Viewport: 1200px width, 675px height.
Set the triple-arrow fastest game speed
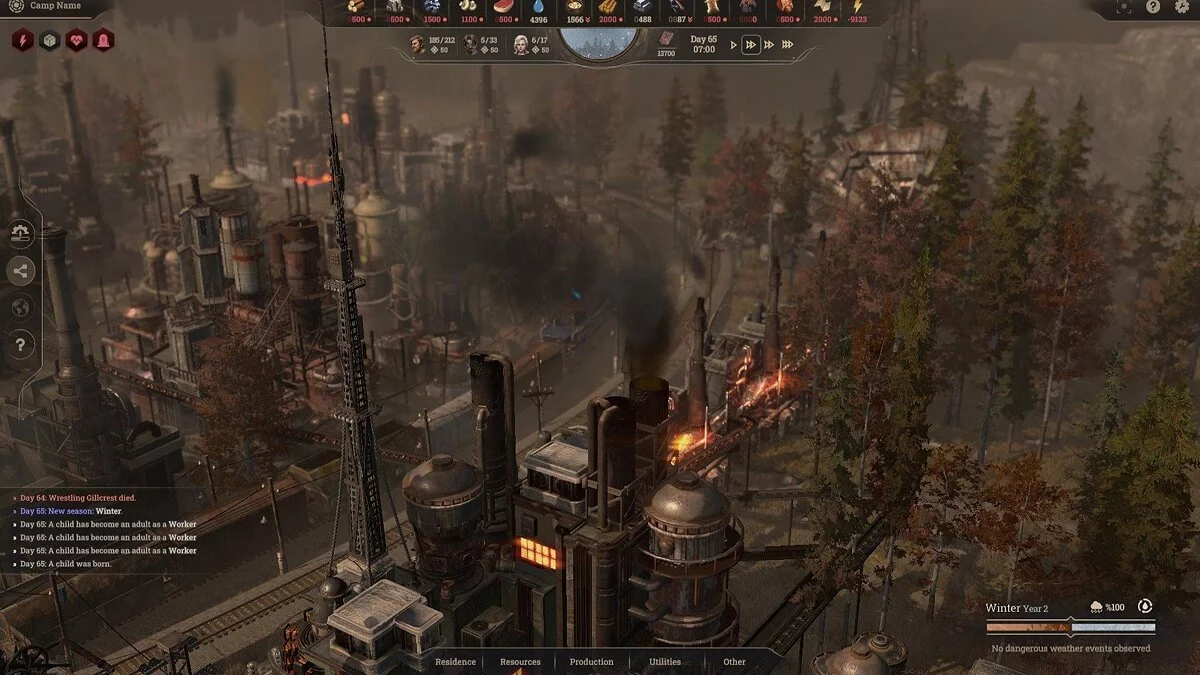tap(787, 45)
